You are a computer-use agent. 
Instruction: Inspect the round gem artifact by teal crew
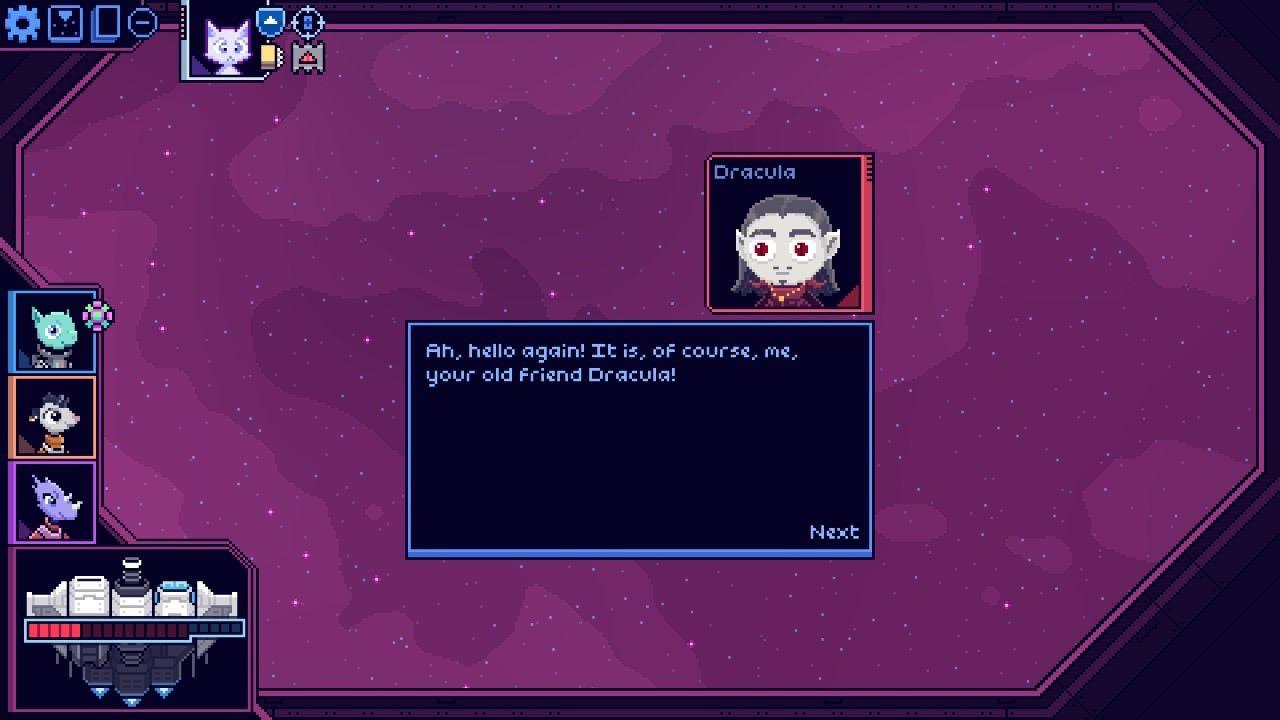(x=98, y=316)
